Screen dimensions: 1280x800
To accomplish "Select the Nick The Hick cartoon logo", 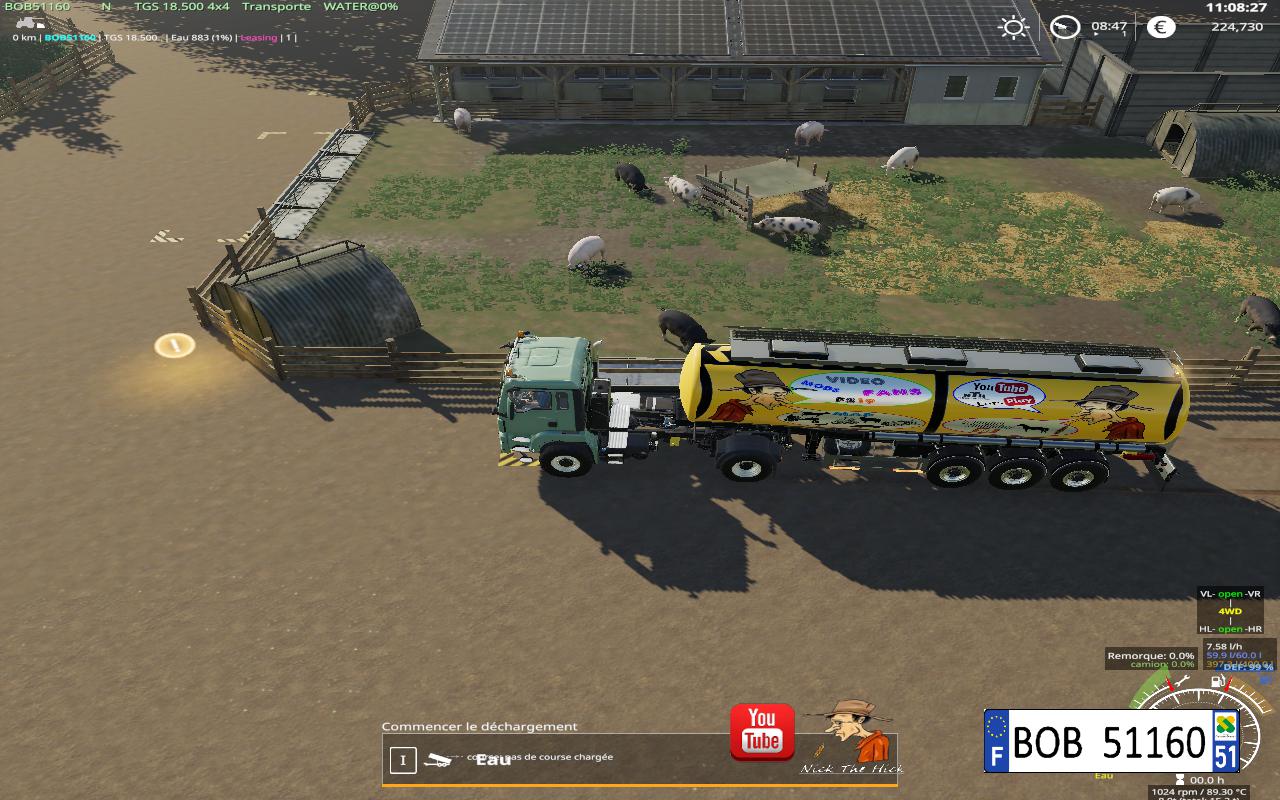I will pyautogui.click(x=852, y=737).
